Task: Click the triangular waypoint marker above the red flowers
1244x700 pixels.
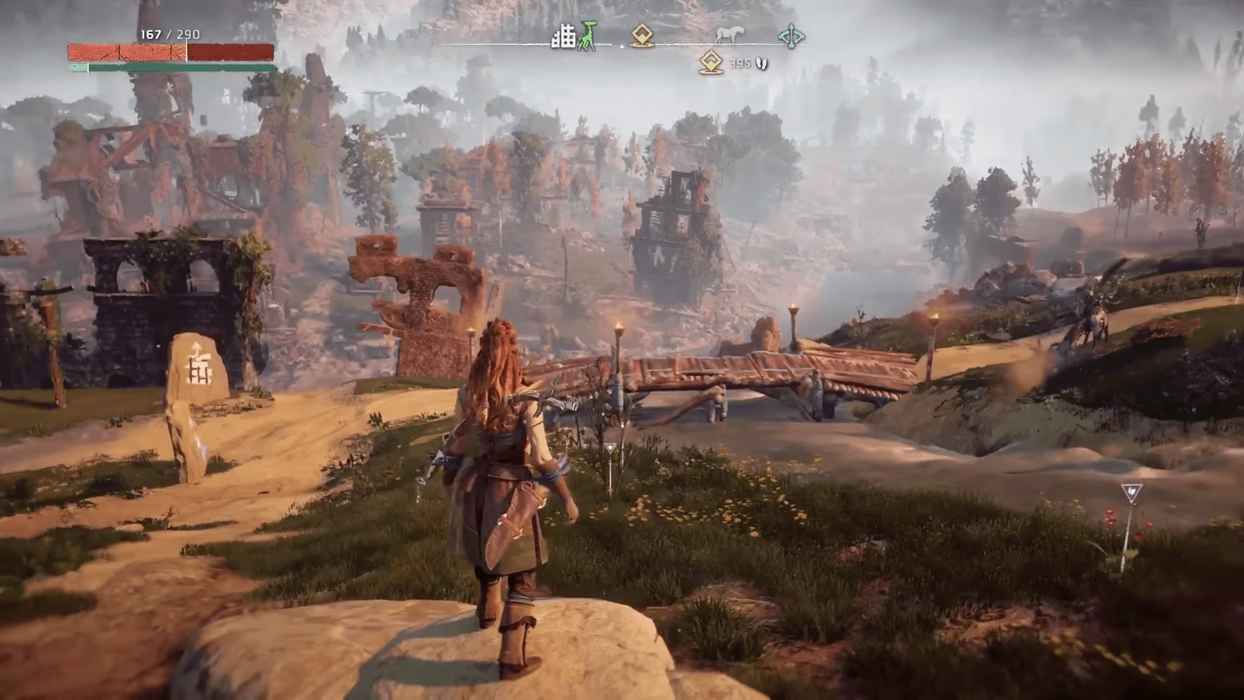Action: click(1131, 493)
